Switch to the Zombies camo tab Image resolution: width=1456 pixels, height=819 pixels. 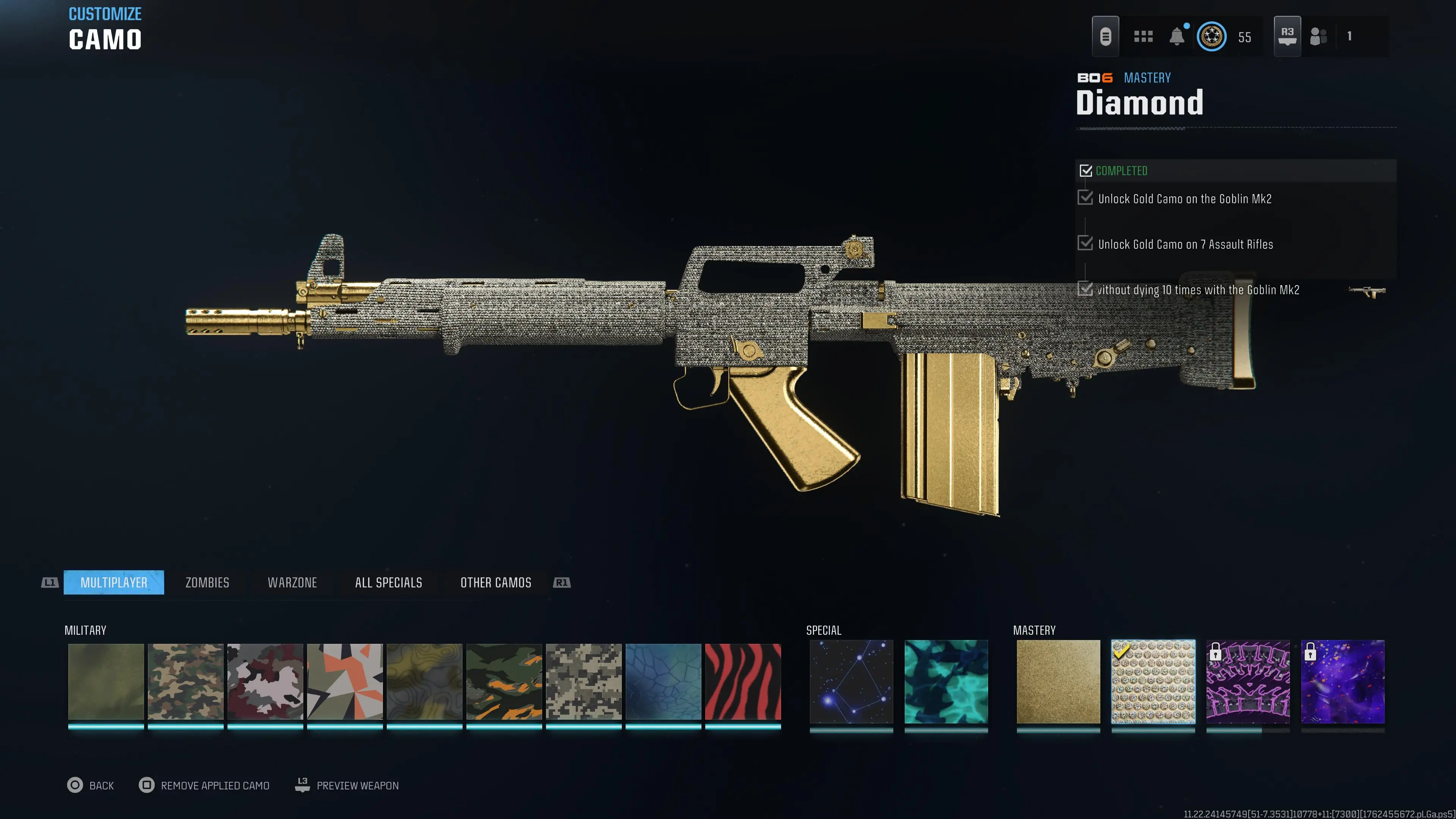point(207,582)
